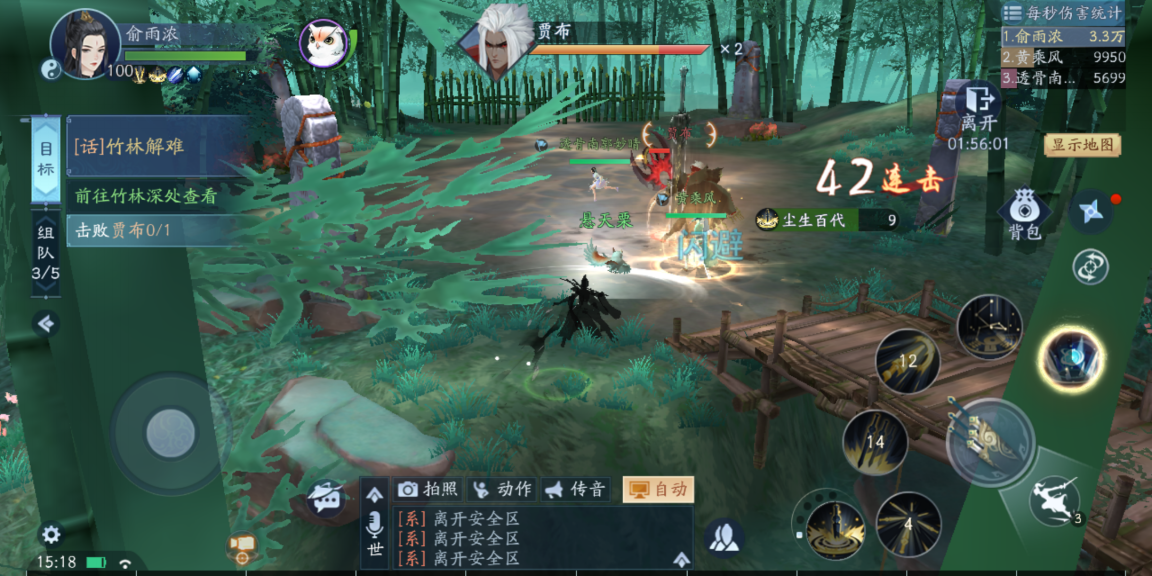This screenshot has width=1152, height=576.
Task: Show the map with 显示地图
Action: [1083, 145]
